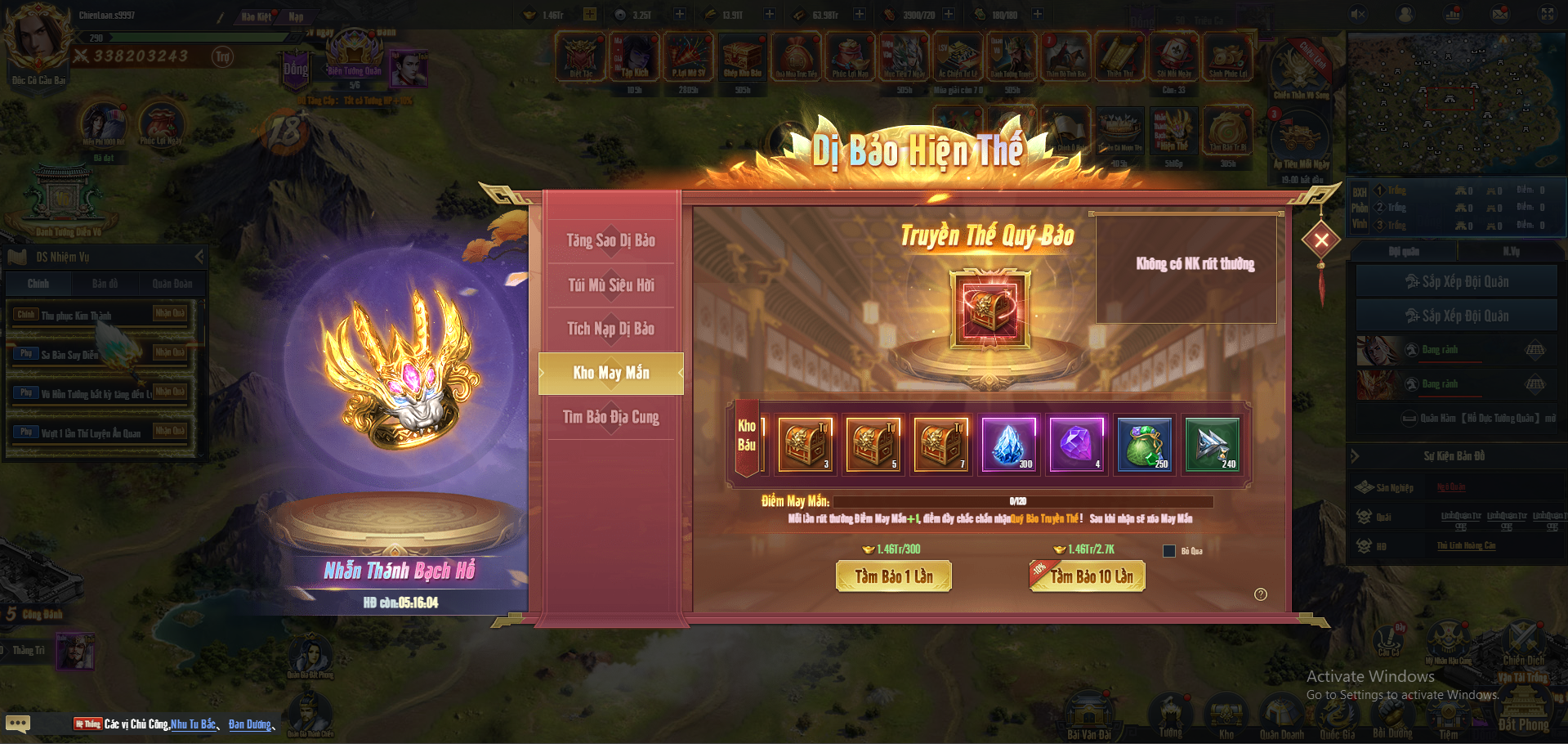This screenshot has height=744, width=1568.
Task: Inspect the green pouch reward with 250
Action: [x=1144, y=444]
